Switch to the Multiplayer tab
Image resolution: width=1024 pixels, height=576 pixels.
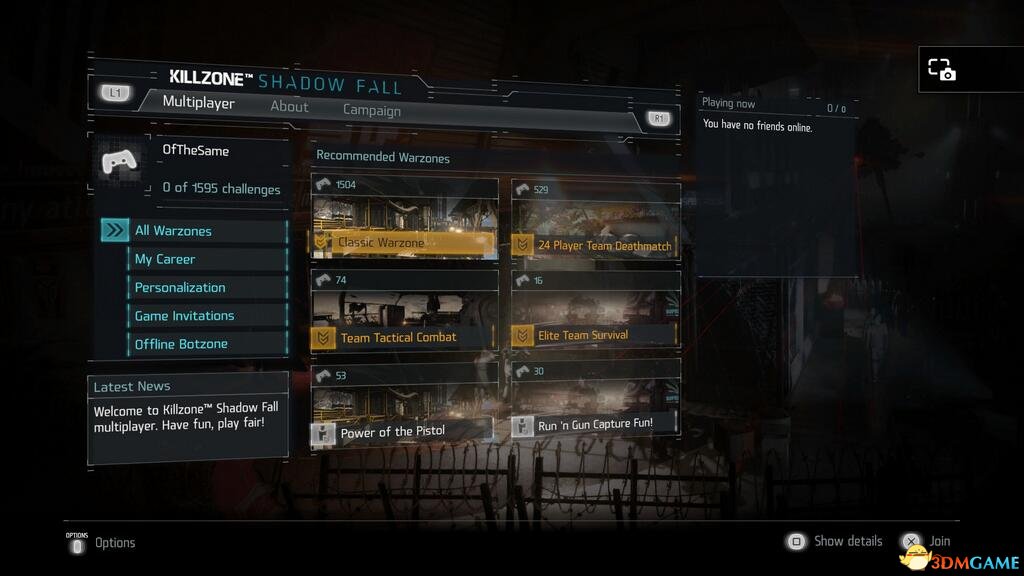click(198, 103)
